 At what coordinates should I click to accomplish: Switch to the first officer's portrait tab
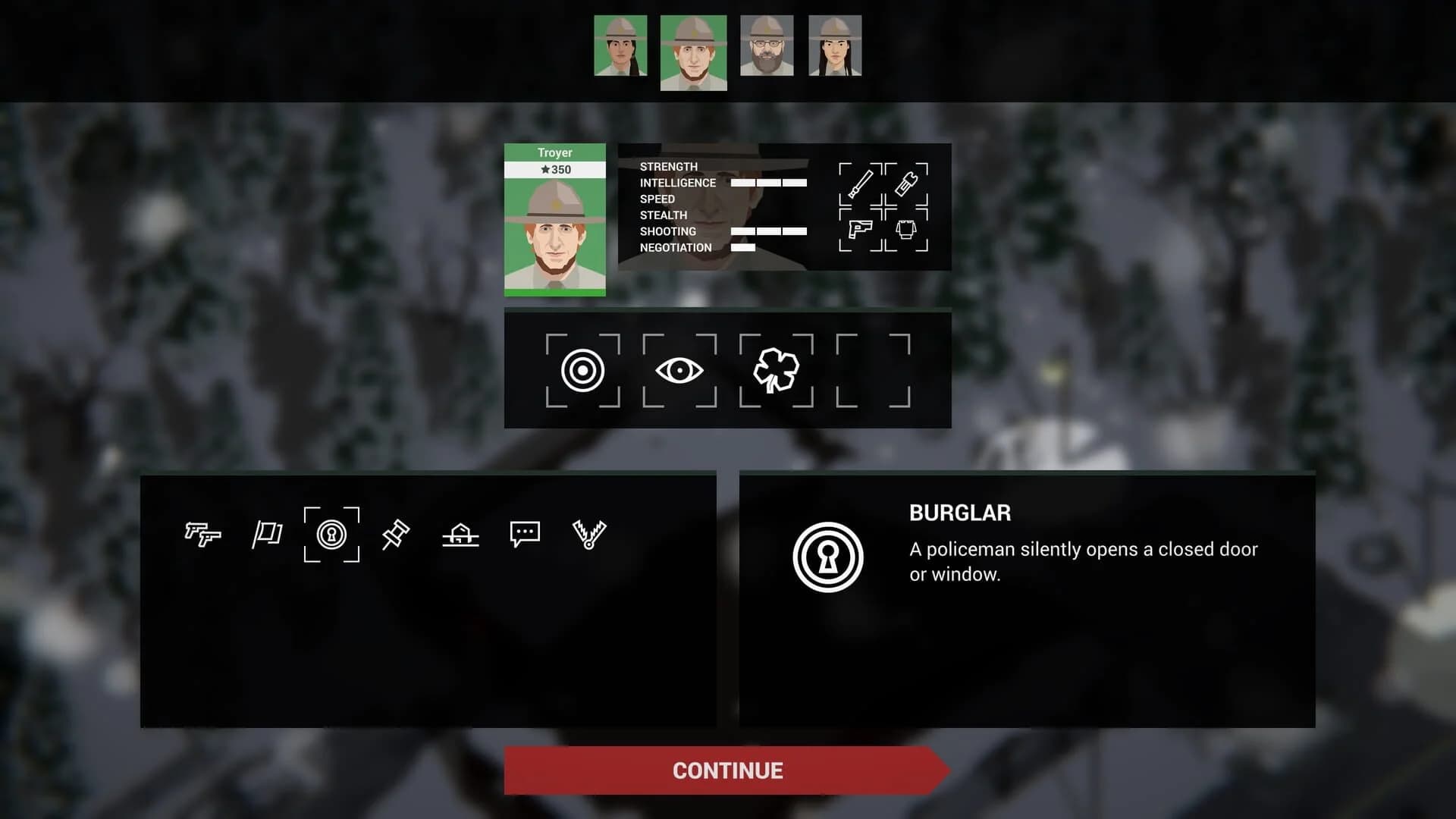pos(620,47)
